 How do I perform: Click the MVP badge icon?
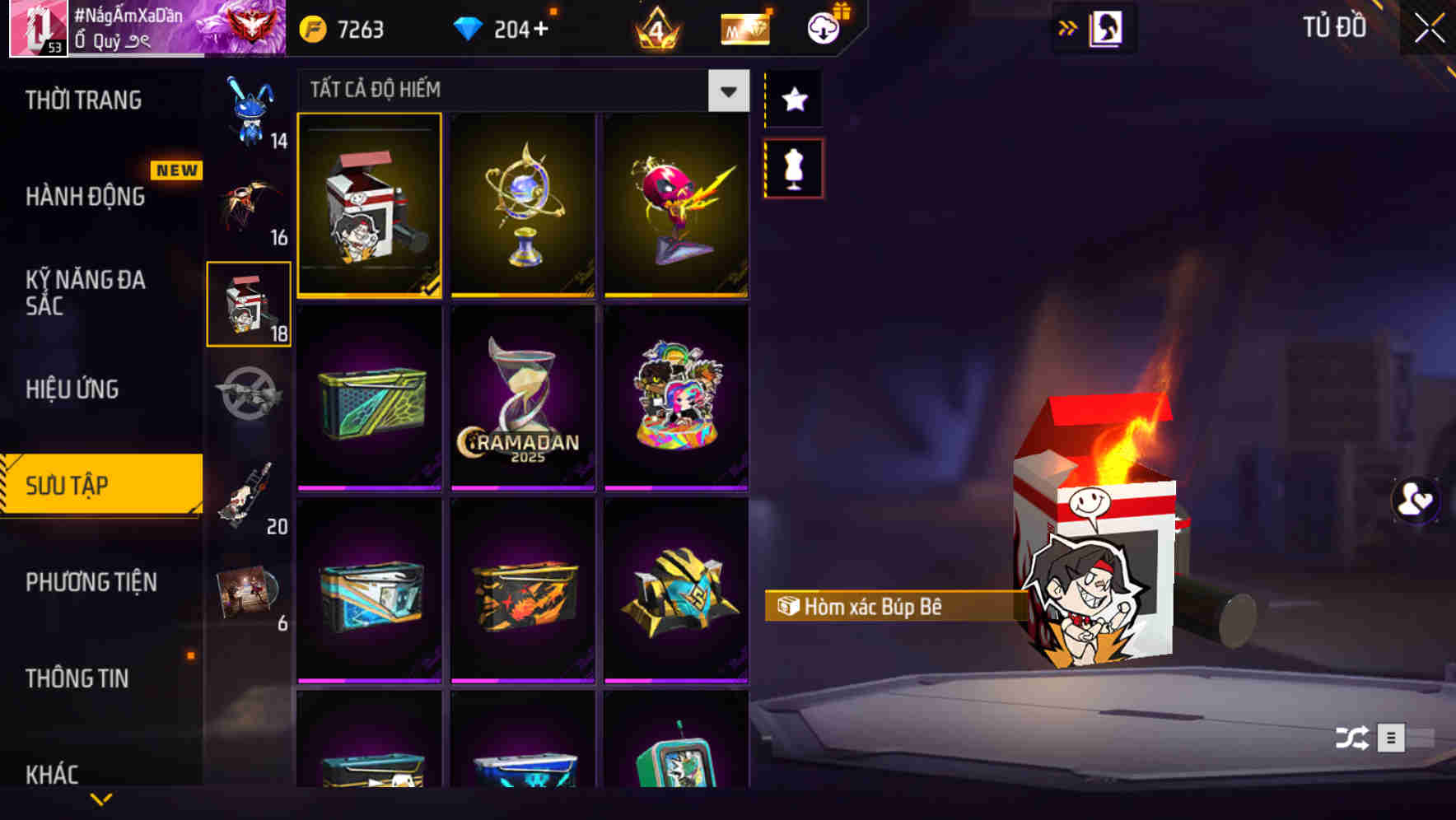(744, 27)
